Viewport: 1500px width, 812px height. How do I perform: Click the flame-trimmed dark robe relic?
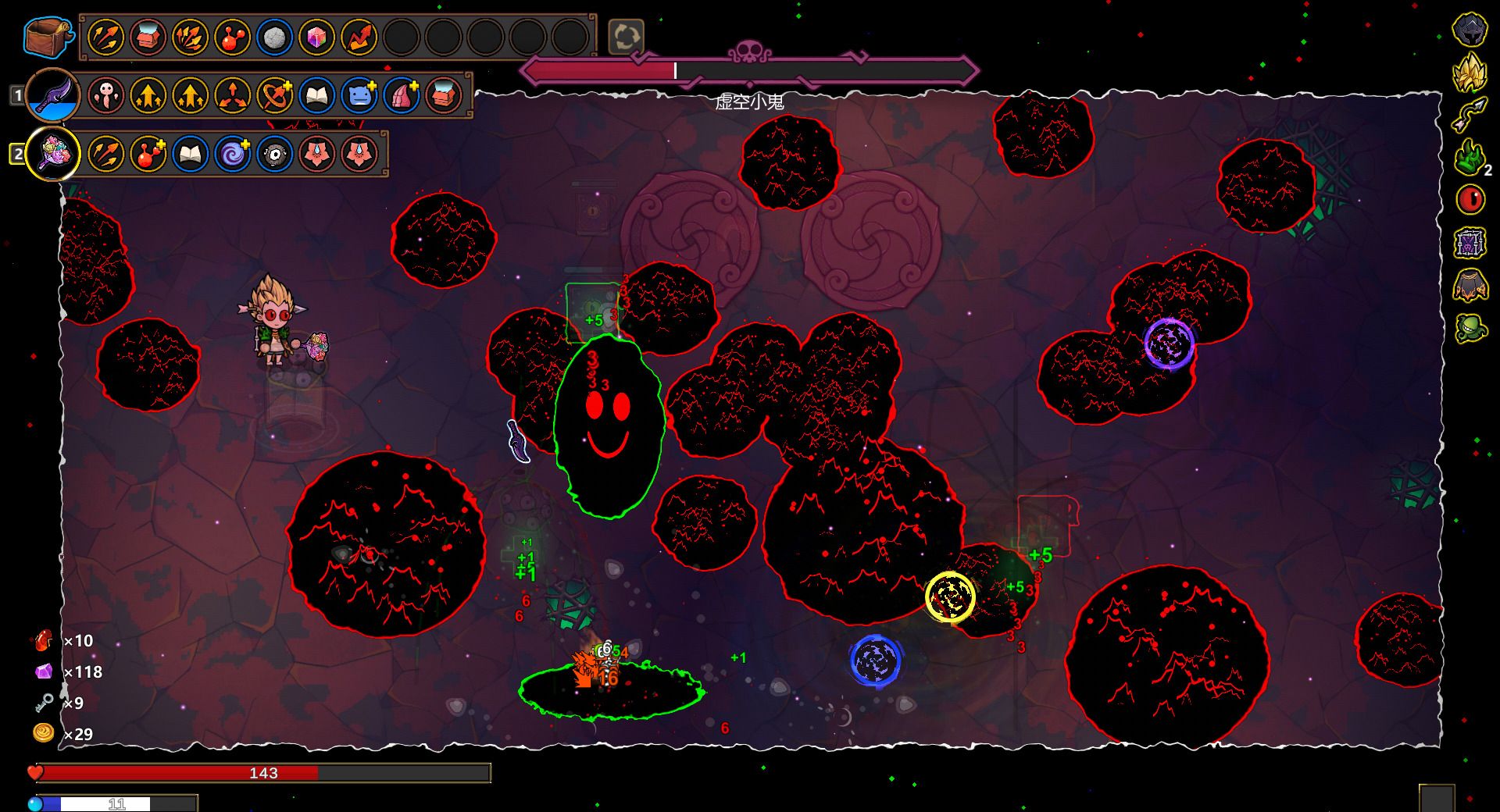(x=1470, y=285)
